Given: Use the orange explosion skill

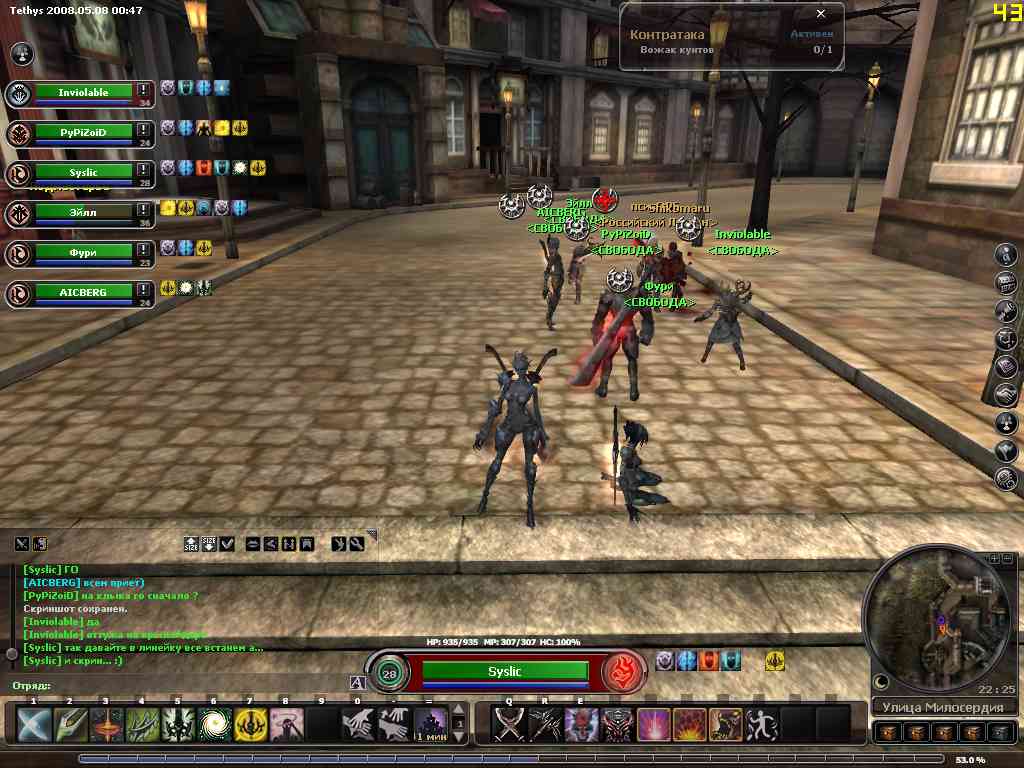Looking at the screenshot, I should click(x=689, y=724).
